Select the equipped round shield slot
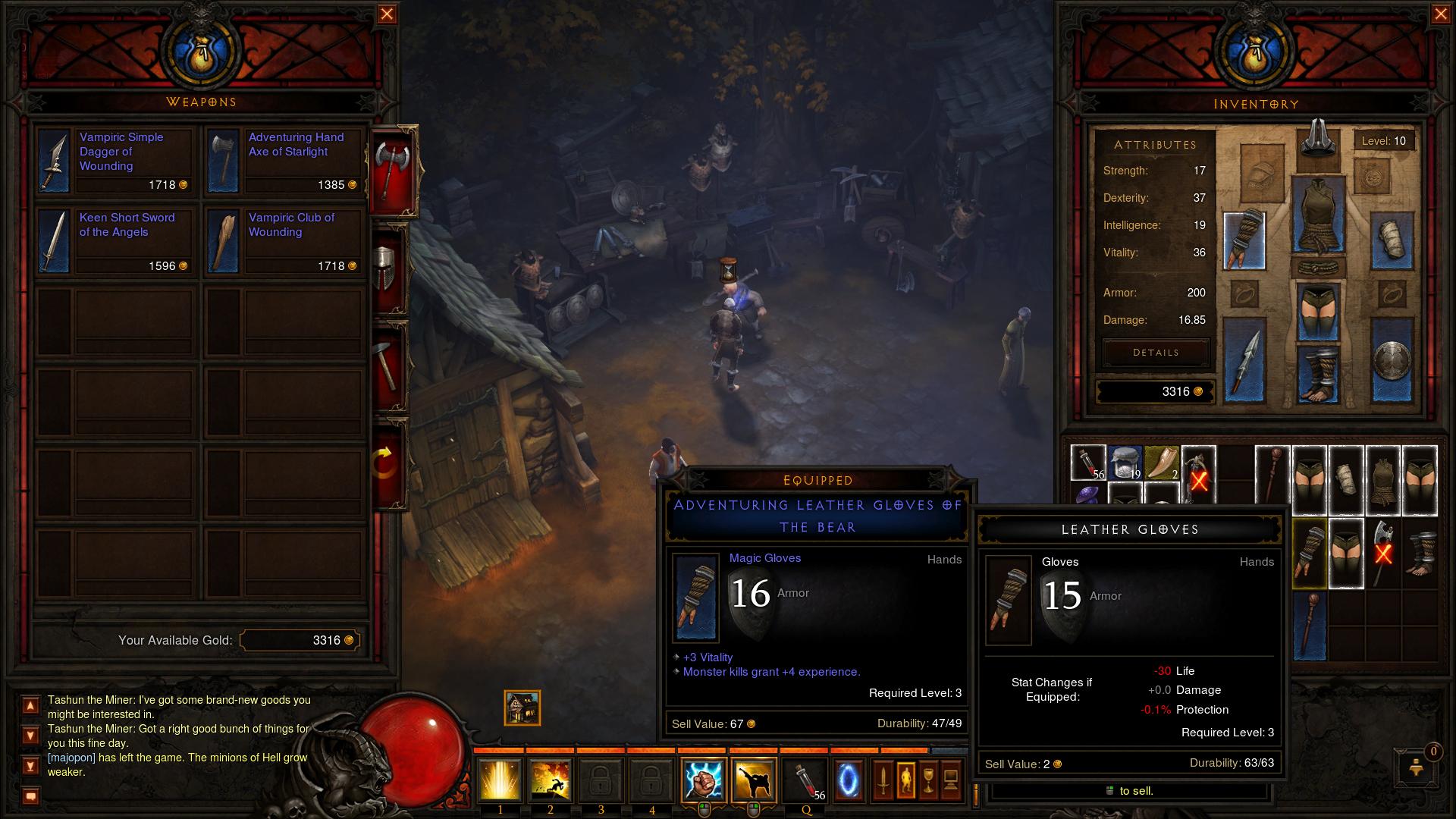 tap(1392, 359)
